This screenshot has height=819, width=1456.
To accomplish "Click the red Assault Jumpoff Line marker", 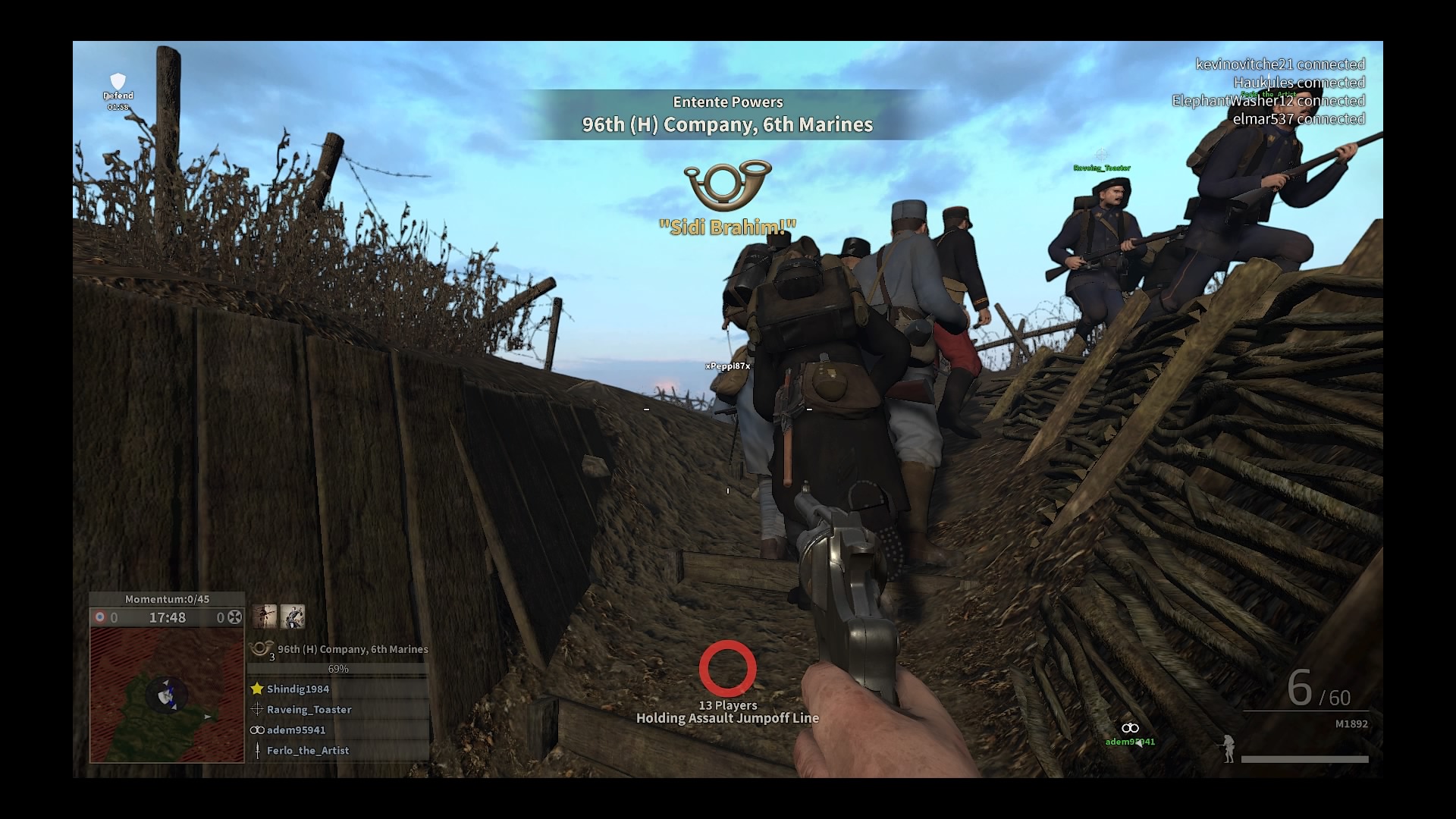I will (729, 668).
